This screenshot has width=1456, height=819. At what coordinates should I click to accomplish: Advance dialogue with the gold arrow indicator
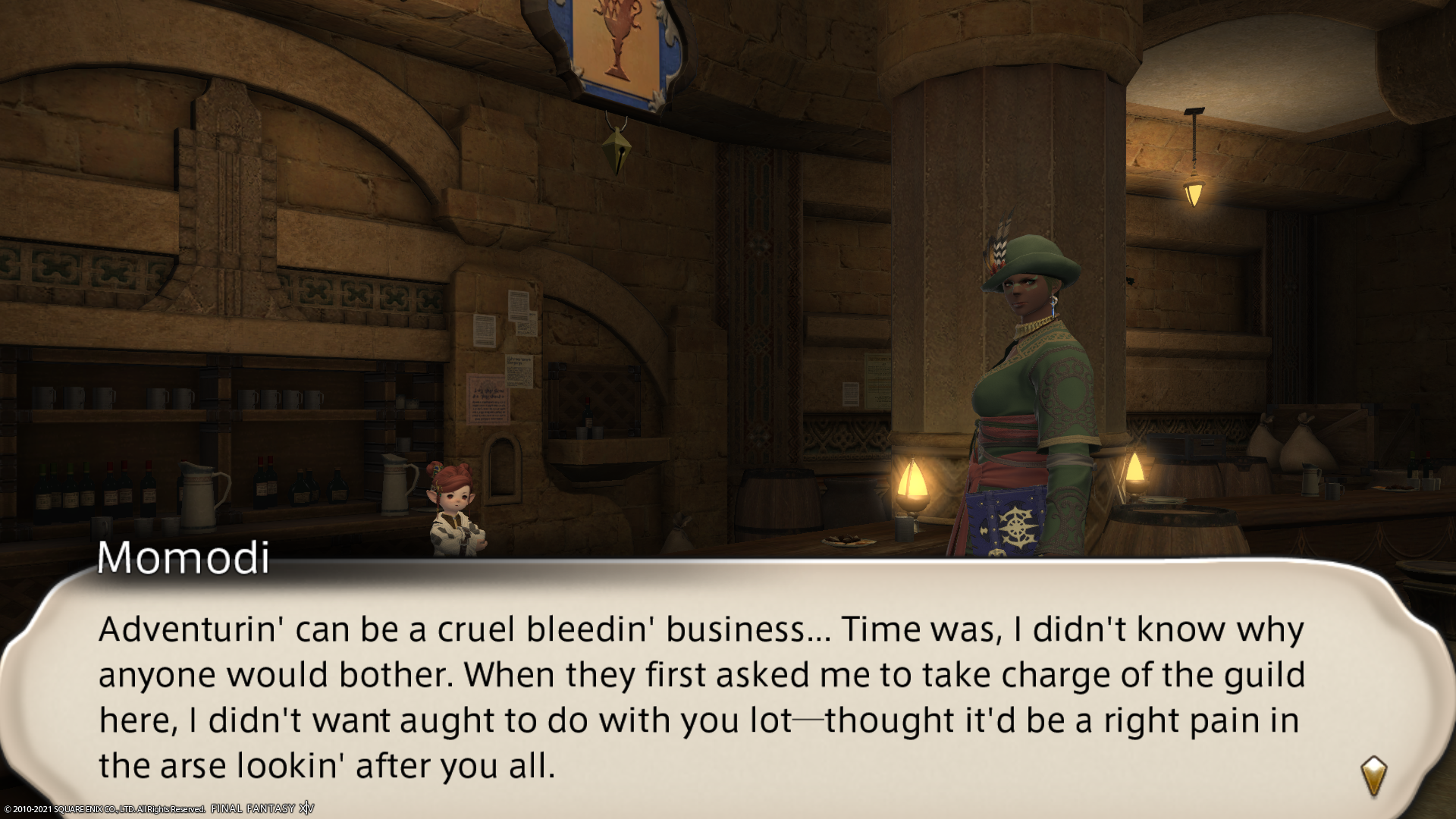pos(1373,775)
